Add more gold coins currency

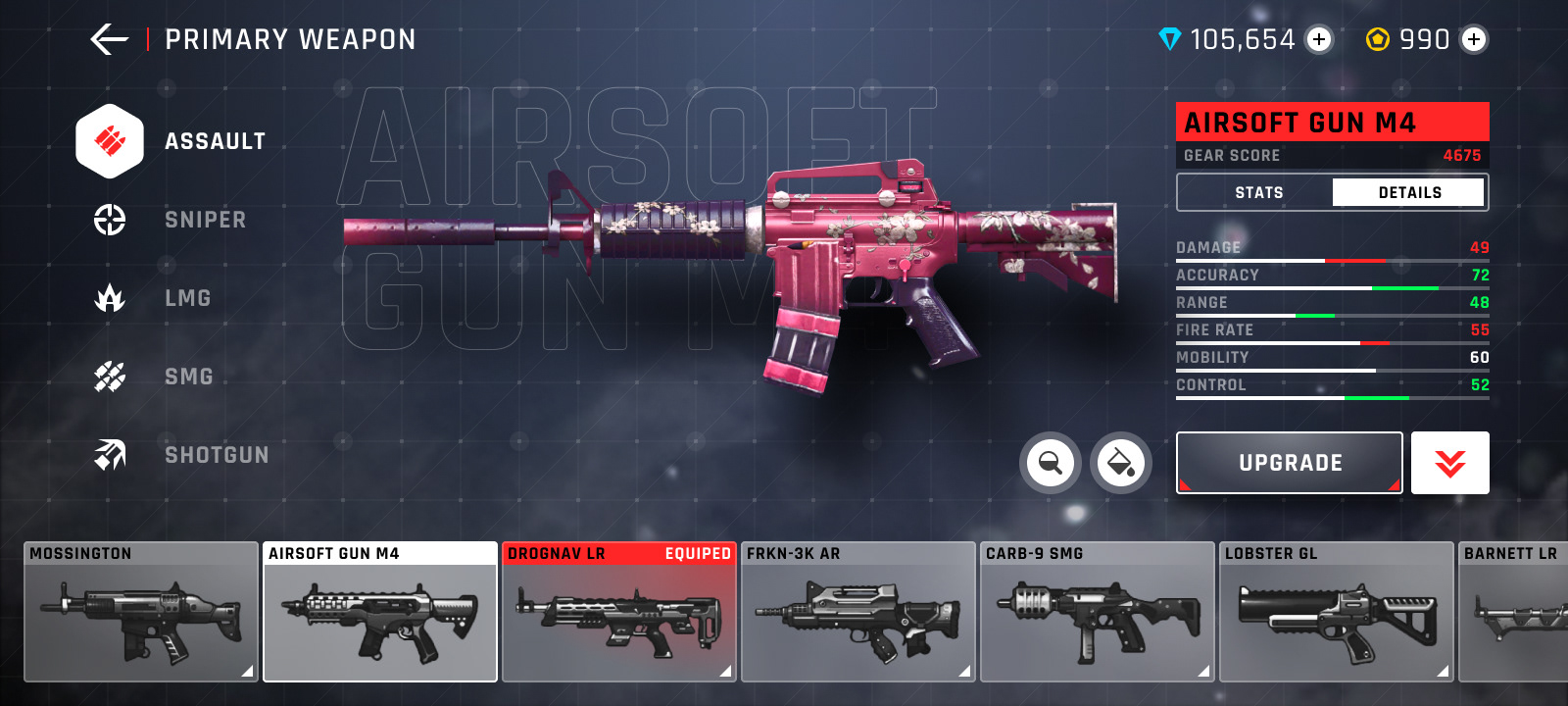tap(1474, 39)
